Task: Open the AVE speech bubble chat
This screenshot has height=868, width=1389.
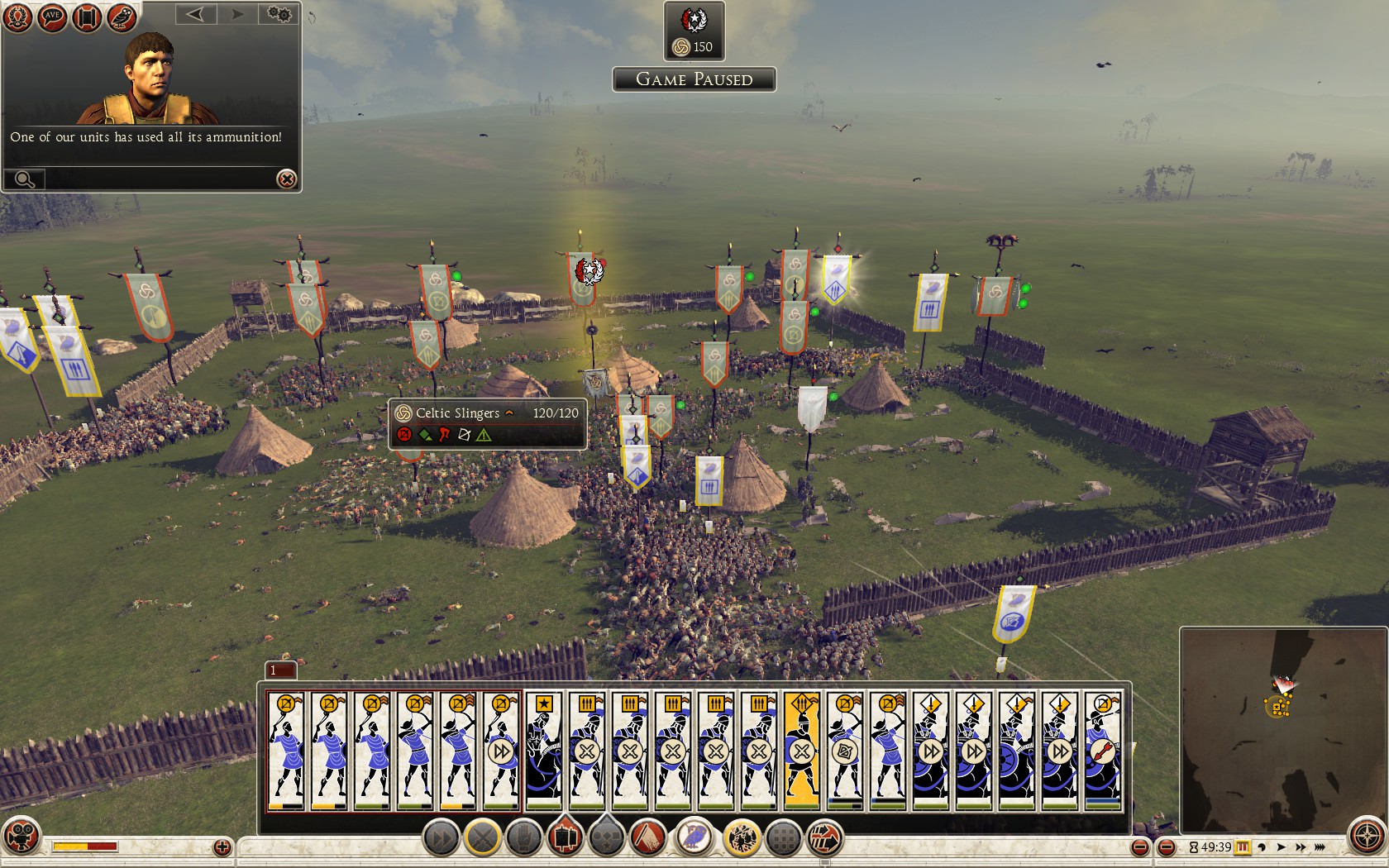Action: click(x=52, y=18)
